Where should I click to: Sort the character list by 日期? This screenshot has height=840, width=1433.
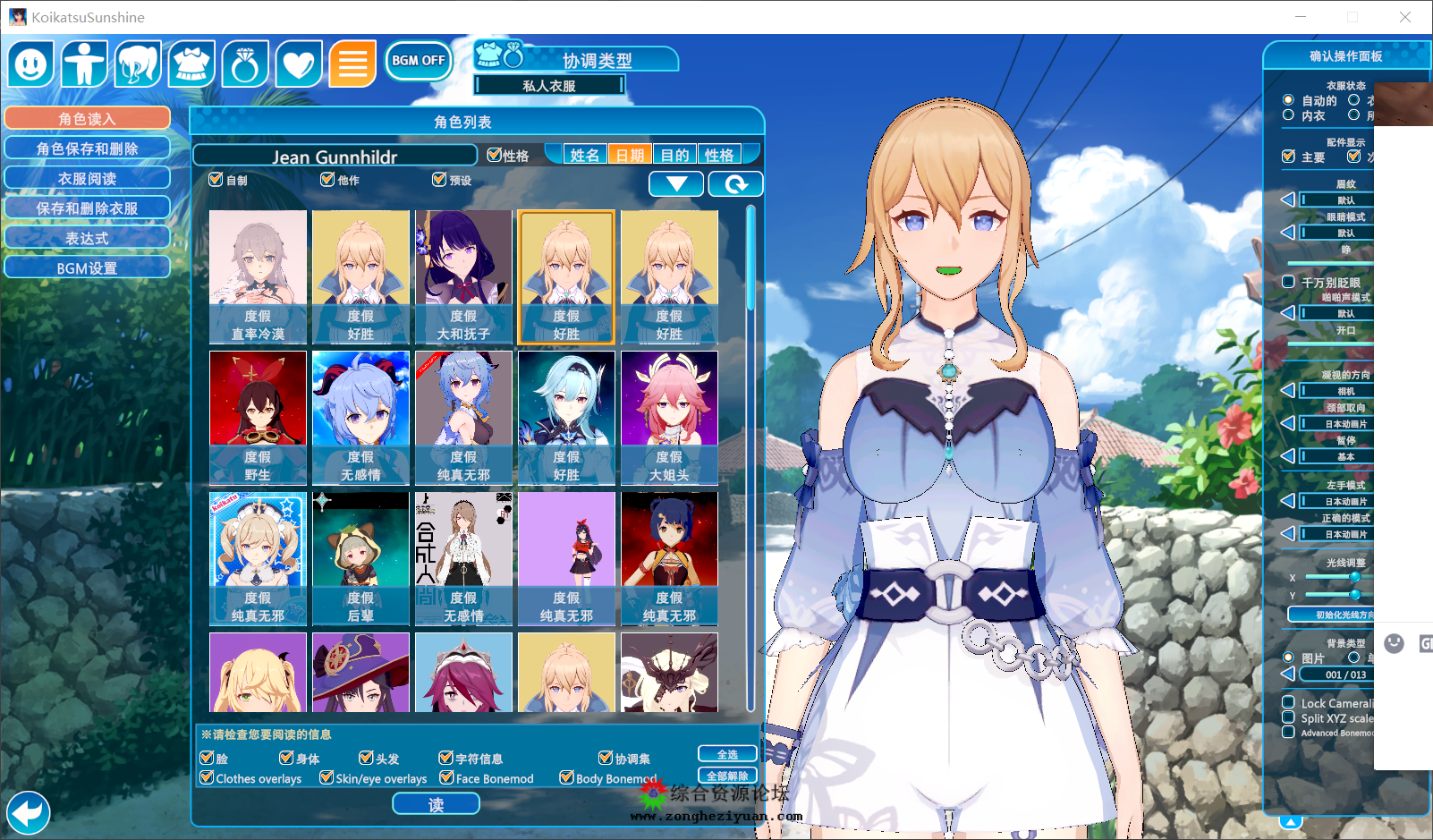pos(630,155)
